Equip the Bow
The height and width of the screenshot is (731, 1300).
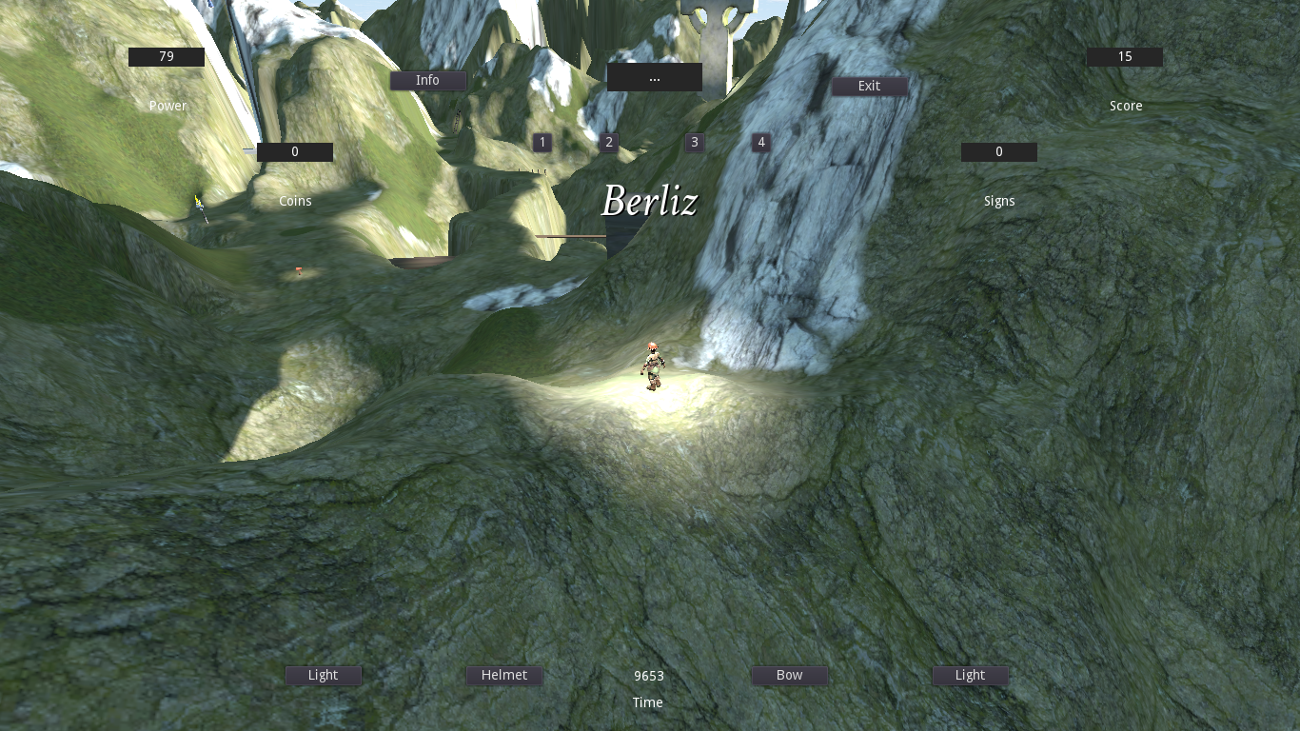click(789, 675)
